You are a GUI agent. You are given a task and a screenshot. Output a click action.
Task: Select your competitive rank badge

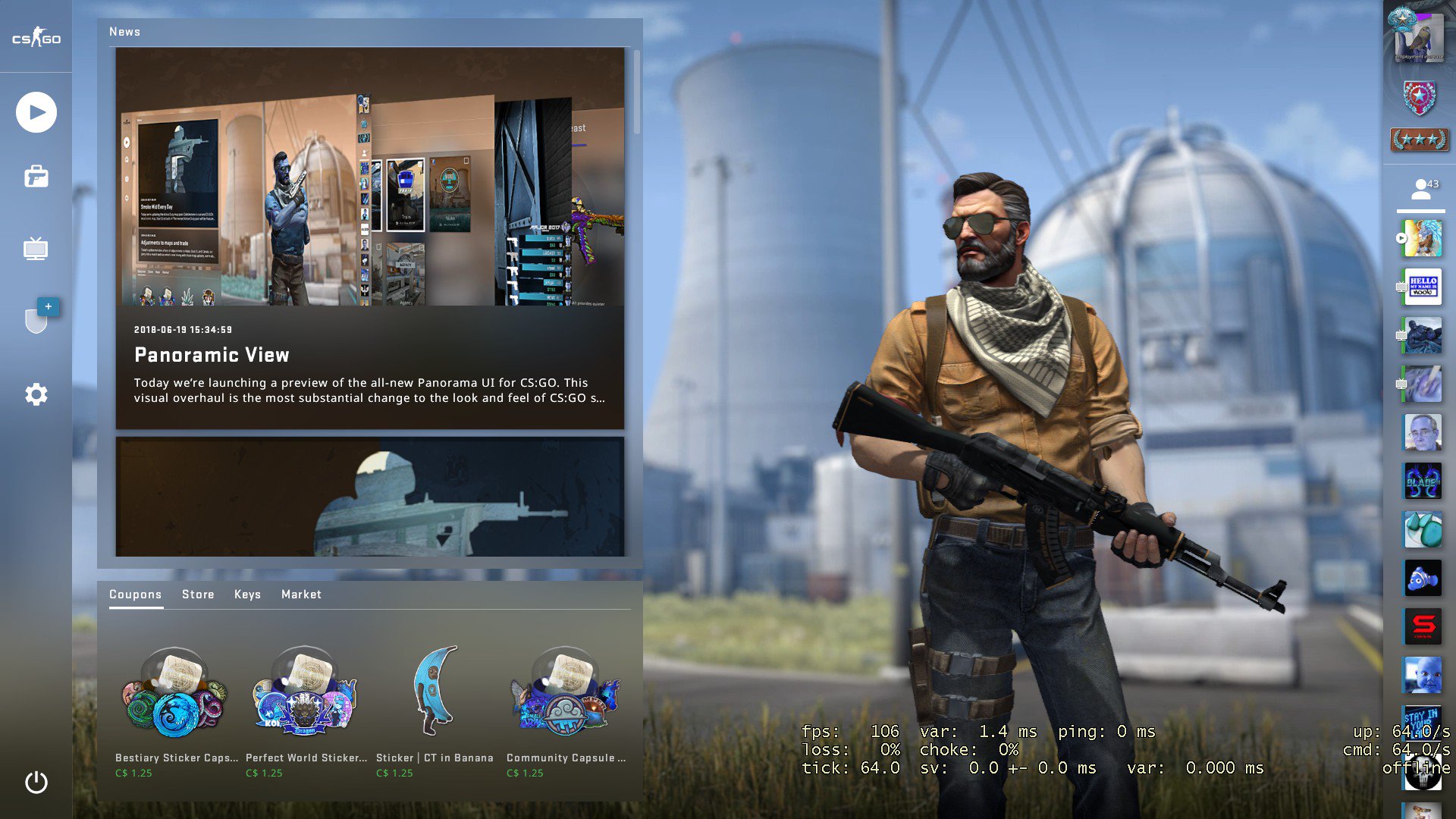tap(1420, 99)
